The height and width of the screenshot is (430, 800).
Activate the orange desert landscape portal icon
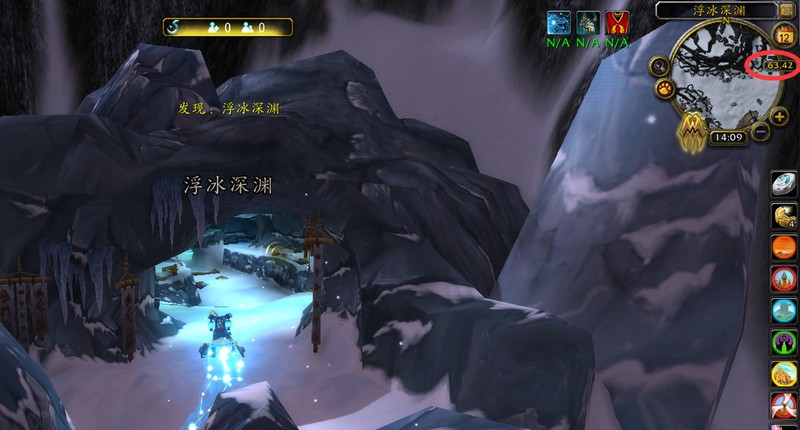coord(784,247)
